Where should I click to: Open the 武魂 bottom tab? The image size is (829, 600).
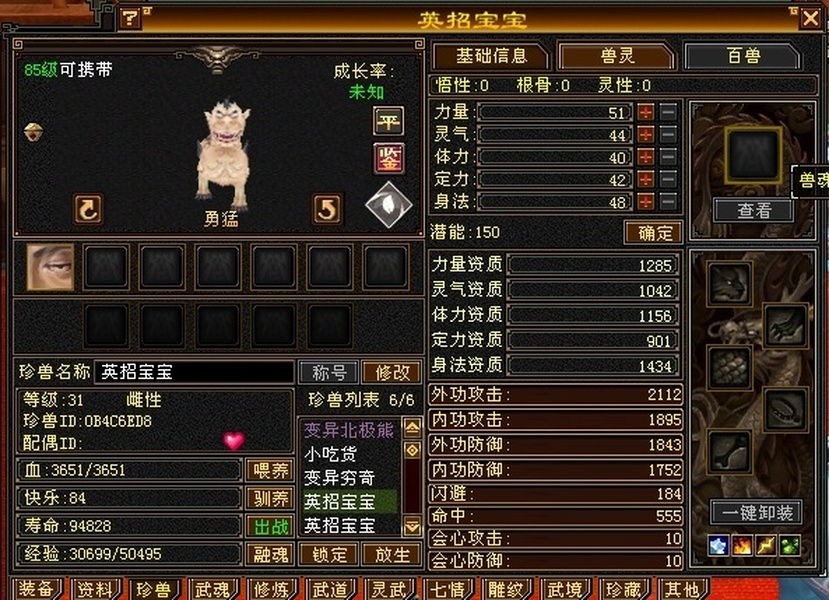[211, 589]
